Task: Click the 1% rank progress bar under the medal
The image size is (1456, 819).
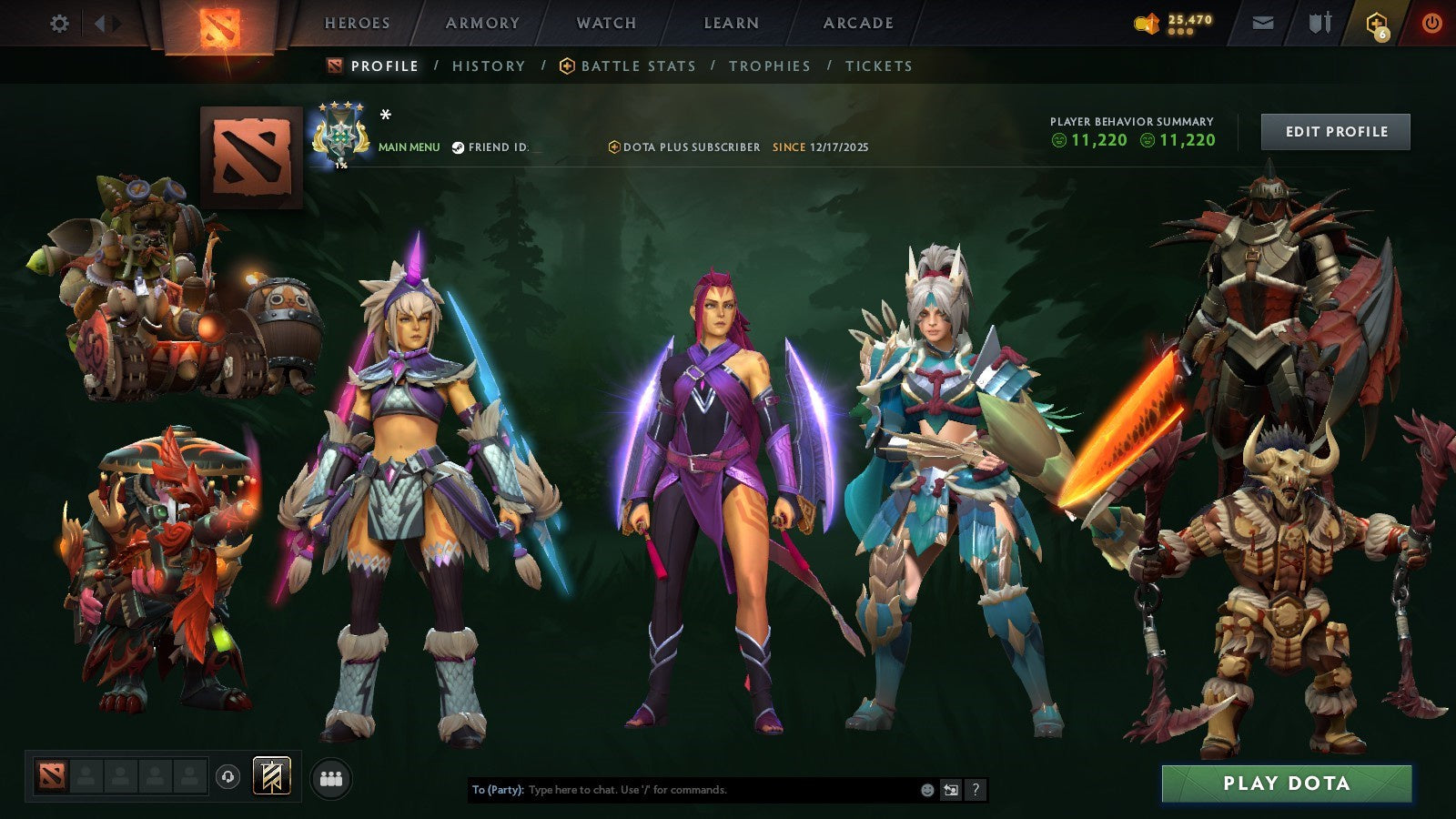Action: click(x=341, y=167)
